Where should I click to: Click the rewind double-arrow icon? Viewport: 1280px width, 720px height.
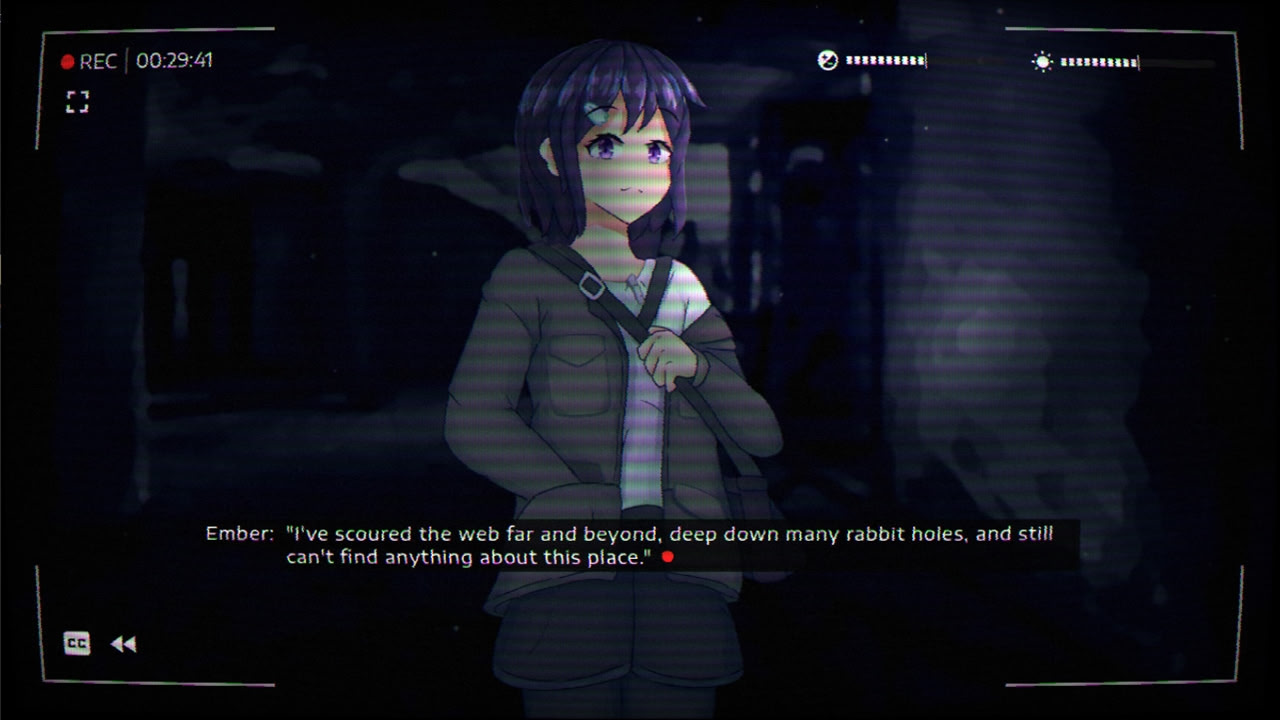tap(123, 645)
